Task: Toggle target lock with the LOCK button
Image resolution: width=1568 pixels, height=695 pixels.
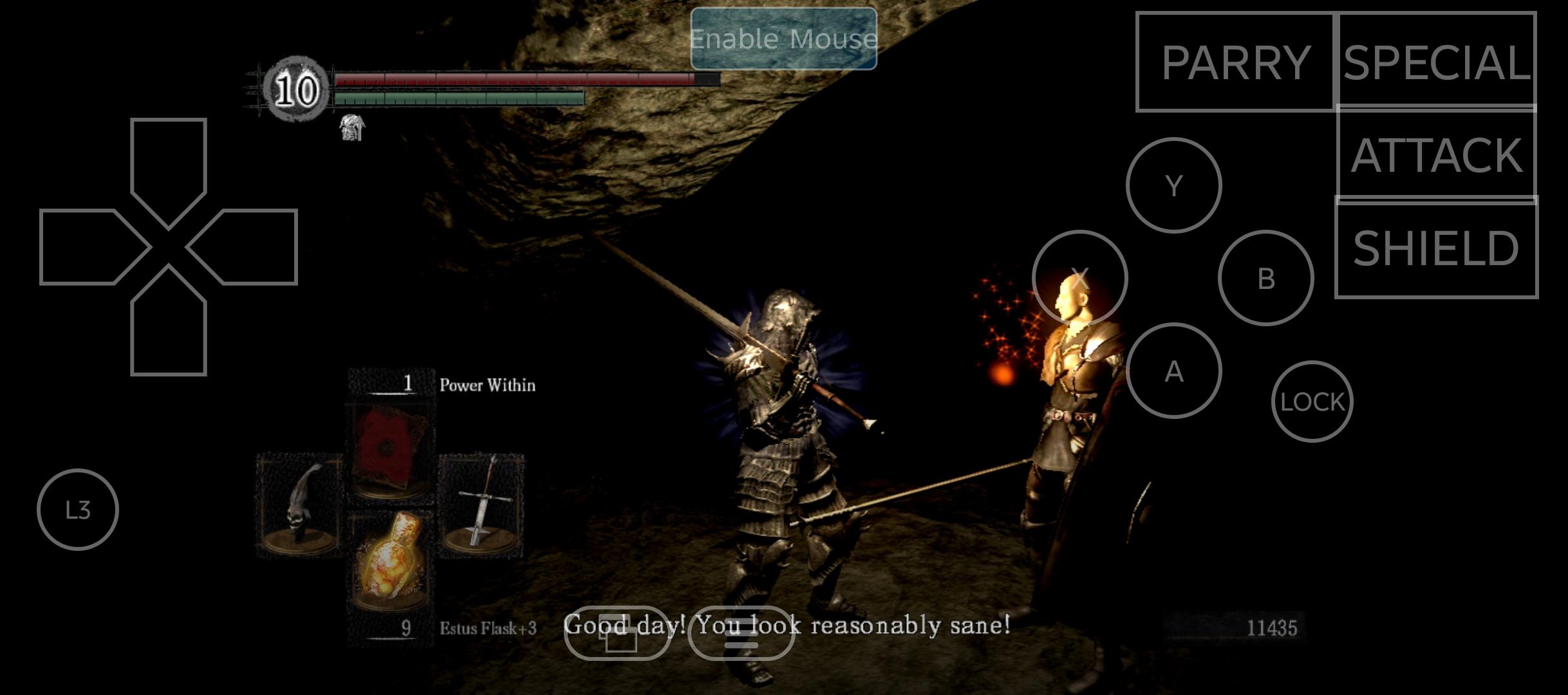Action: coord(1312,402)
